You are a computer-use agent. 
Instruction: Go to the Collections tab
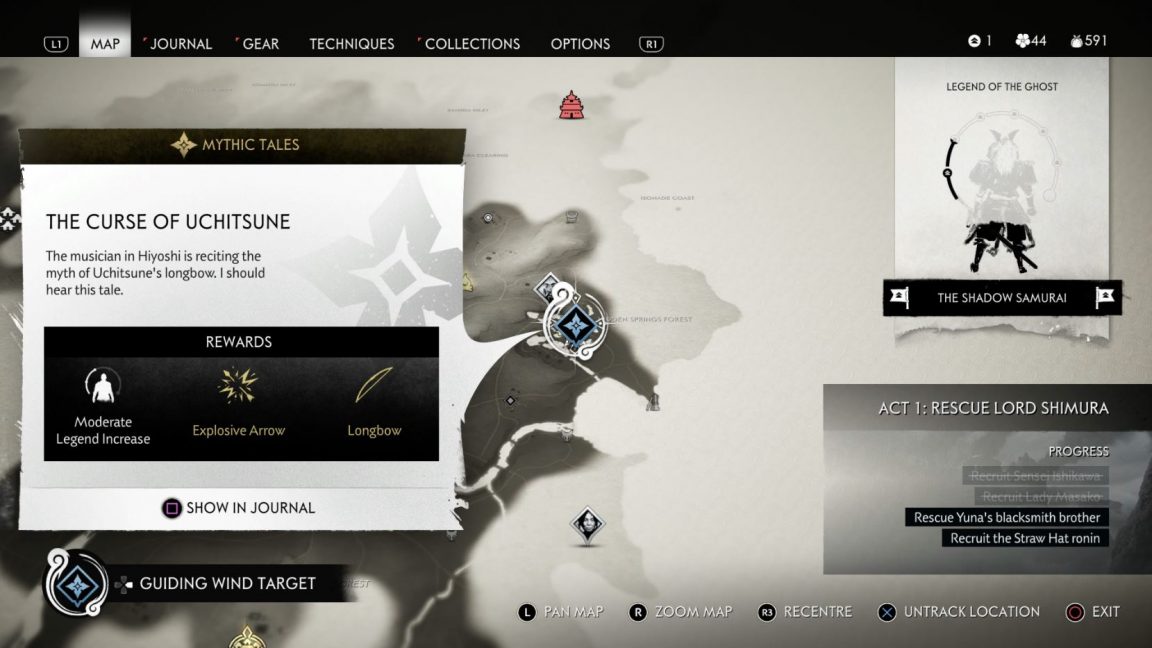(x=472, y=44)
